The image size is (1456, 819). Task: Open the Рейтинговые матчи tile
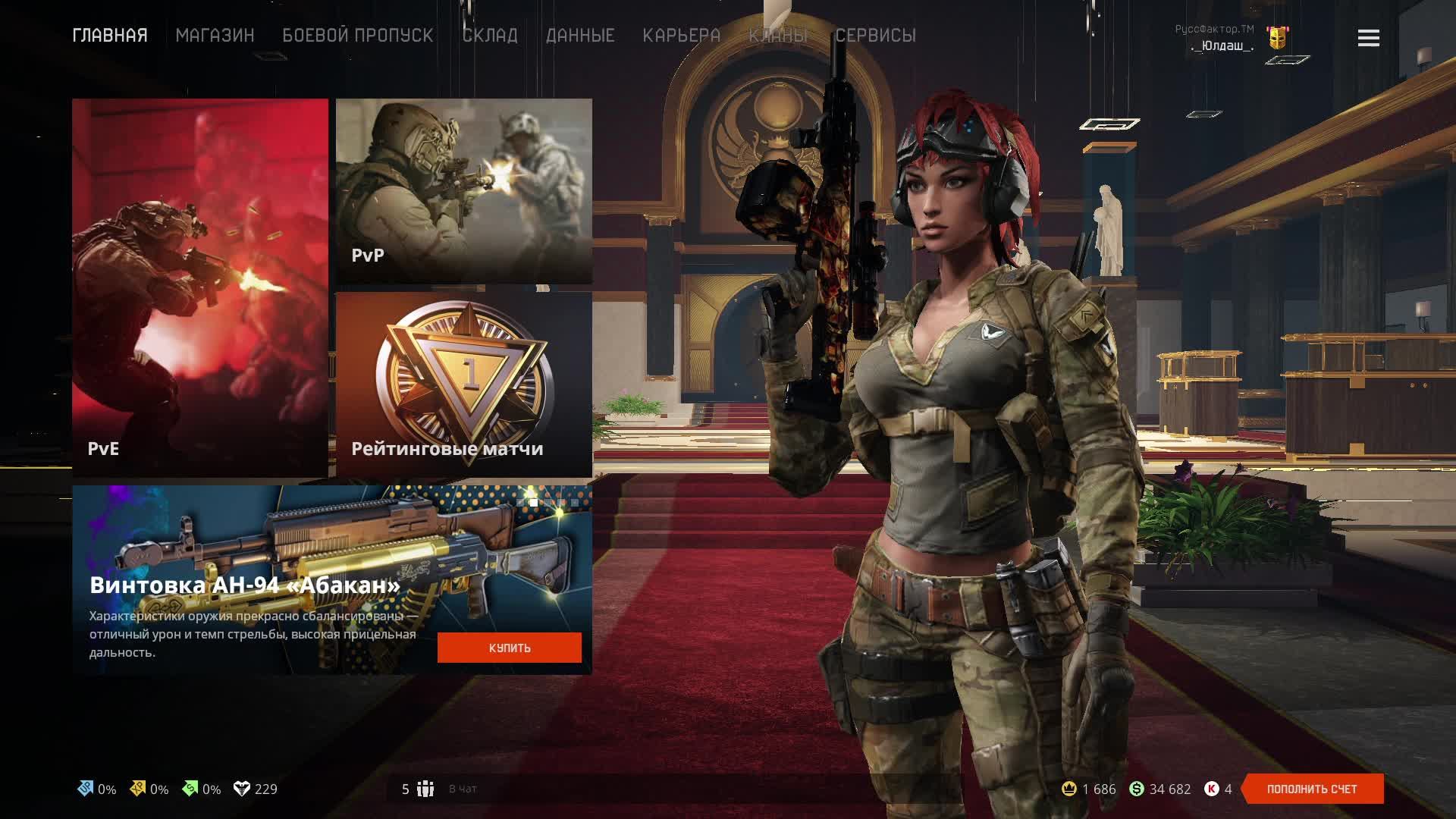point(463,384)
